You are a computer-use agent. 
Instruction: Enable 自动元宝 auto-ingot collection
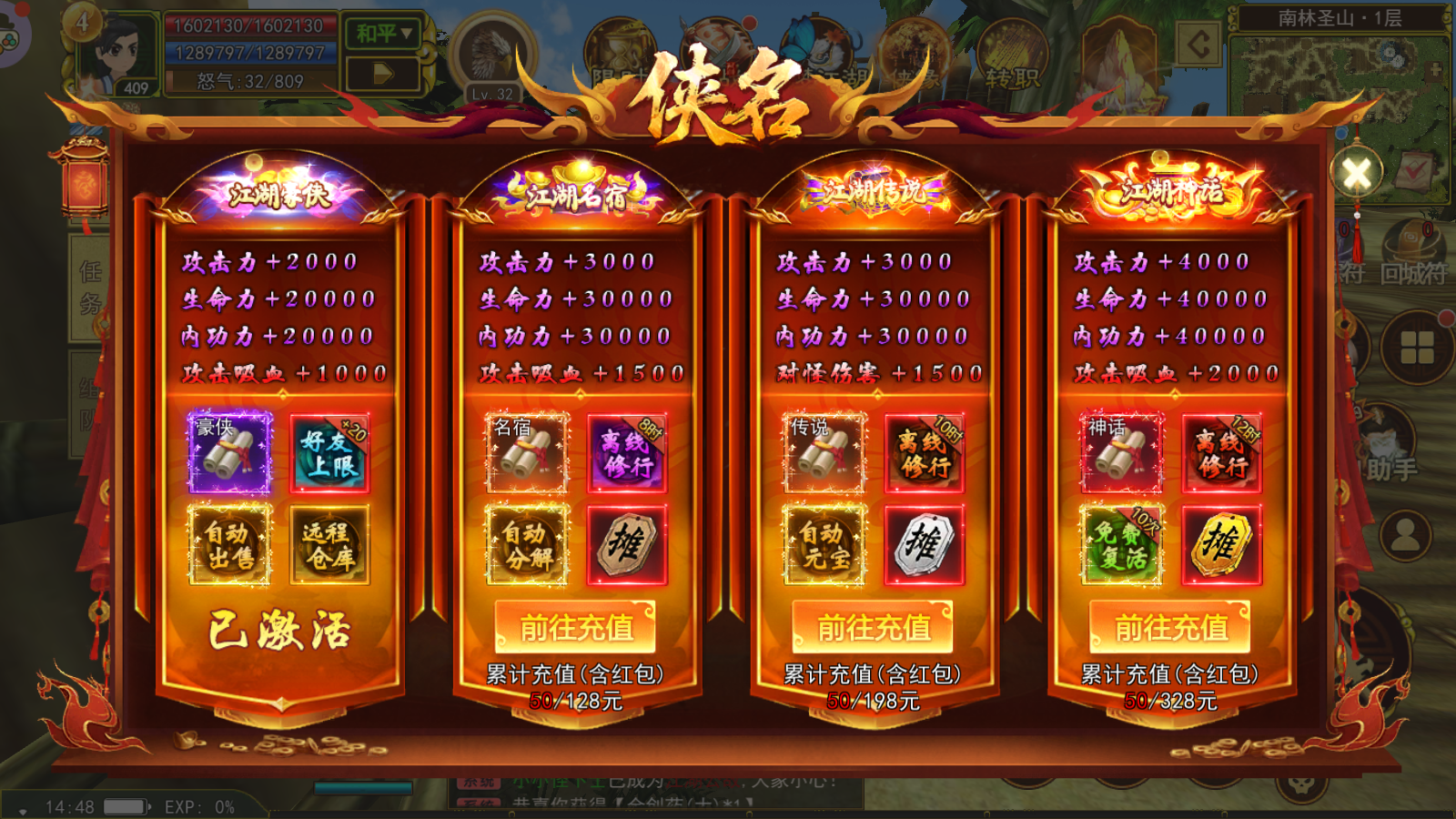[824, 543]
